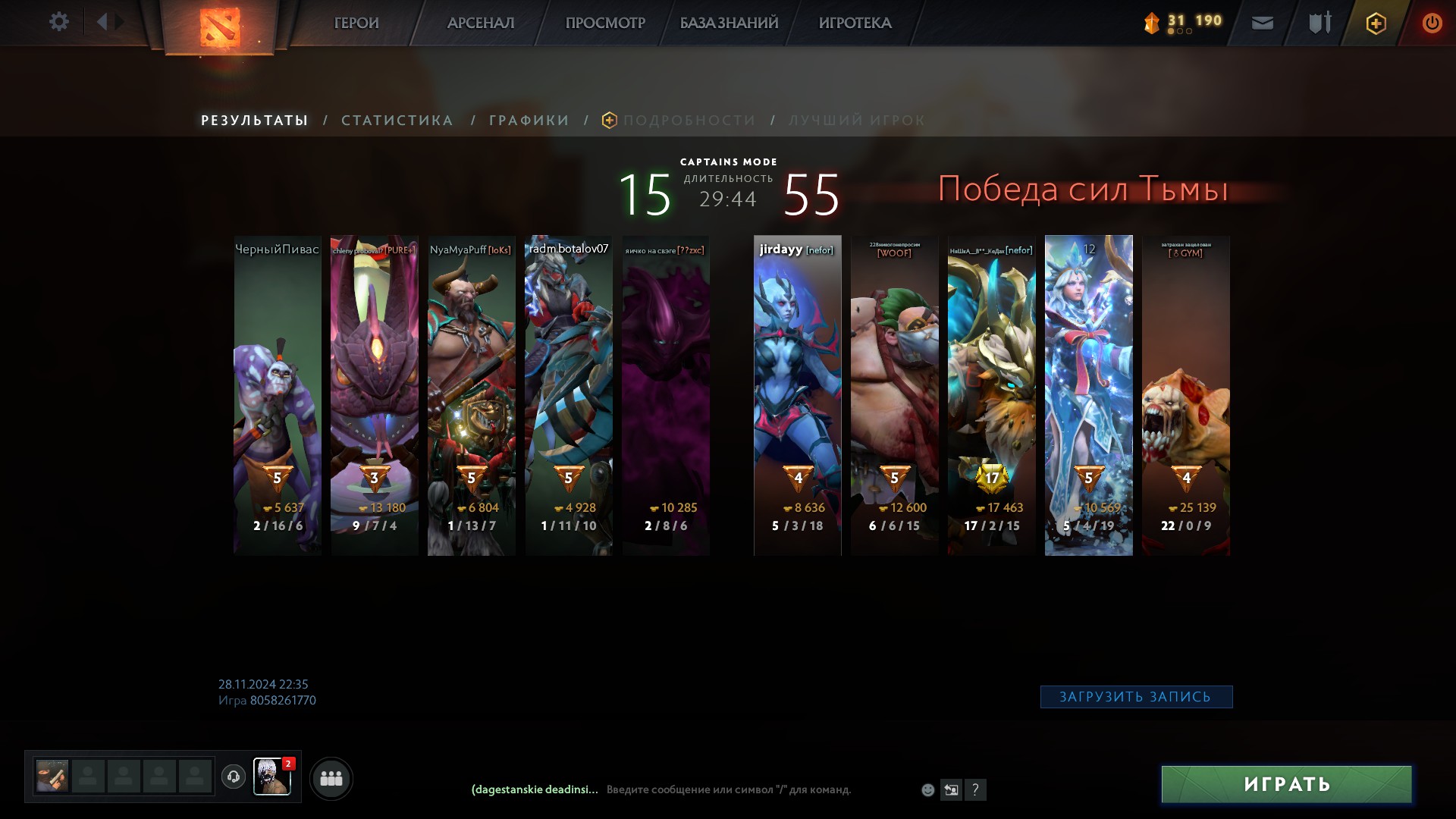Navigate back with the left arrow
Viewport: 1456px width, 819px height.
coord(102,22)
